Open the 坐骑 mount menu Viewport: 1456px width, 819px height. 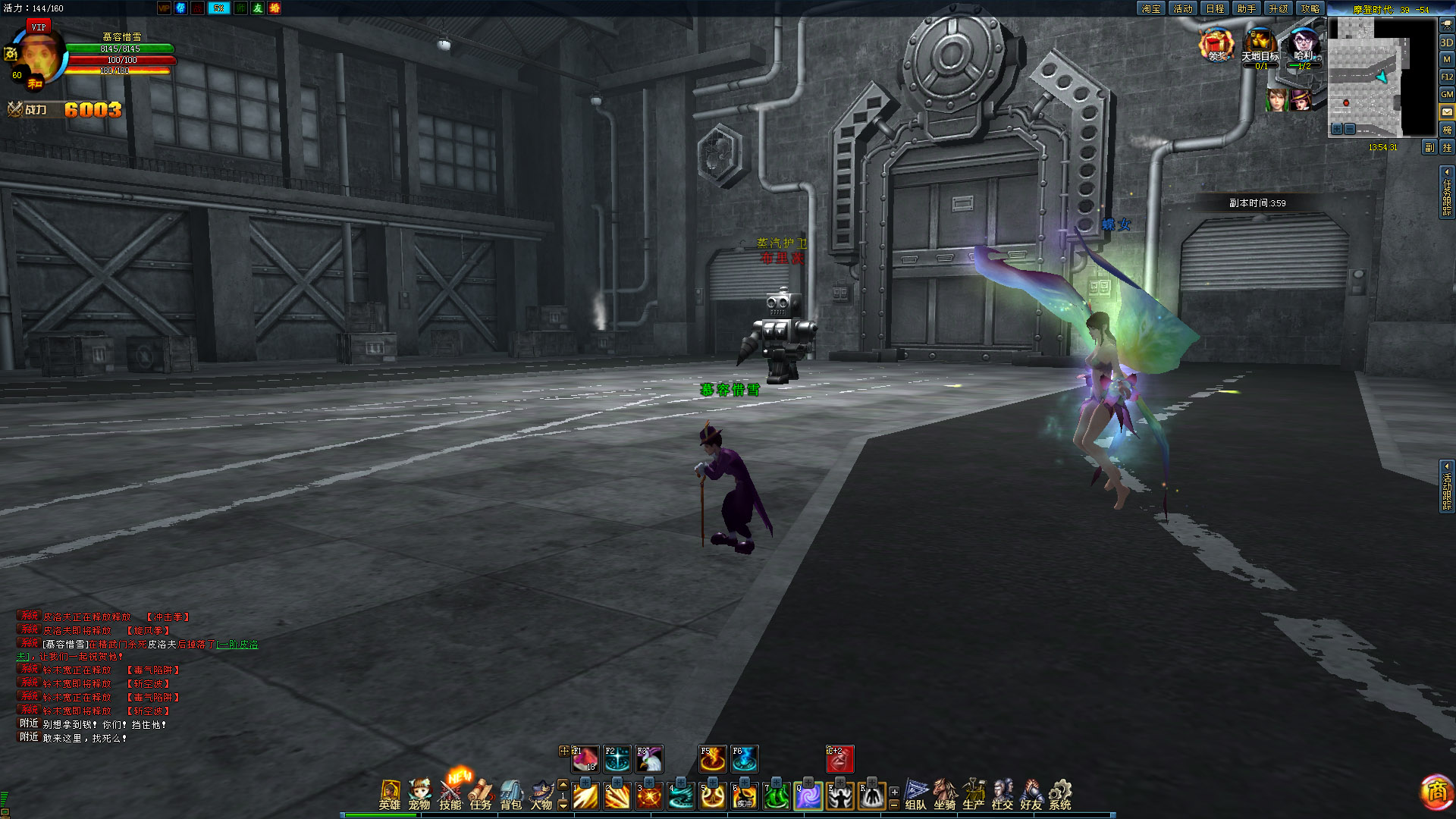pos(945,794)
